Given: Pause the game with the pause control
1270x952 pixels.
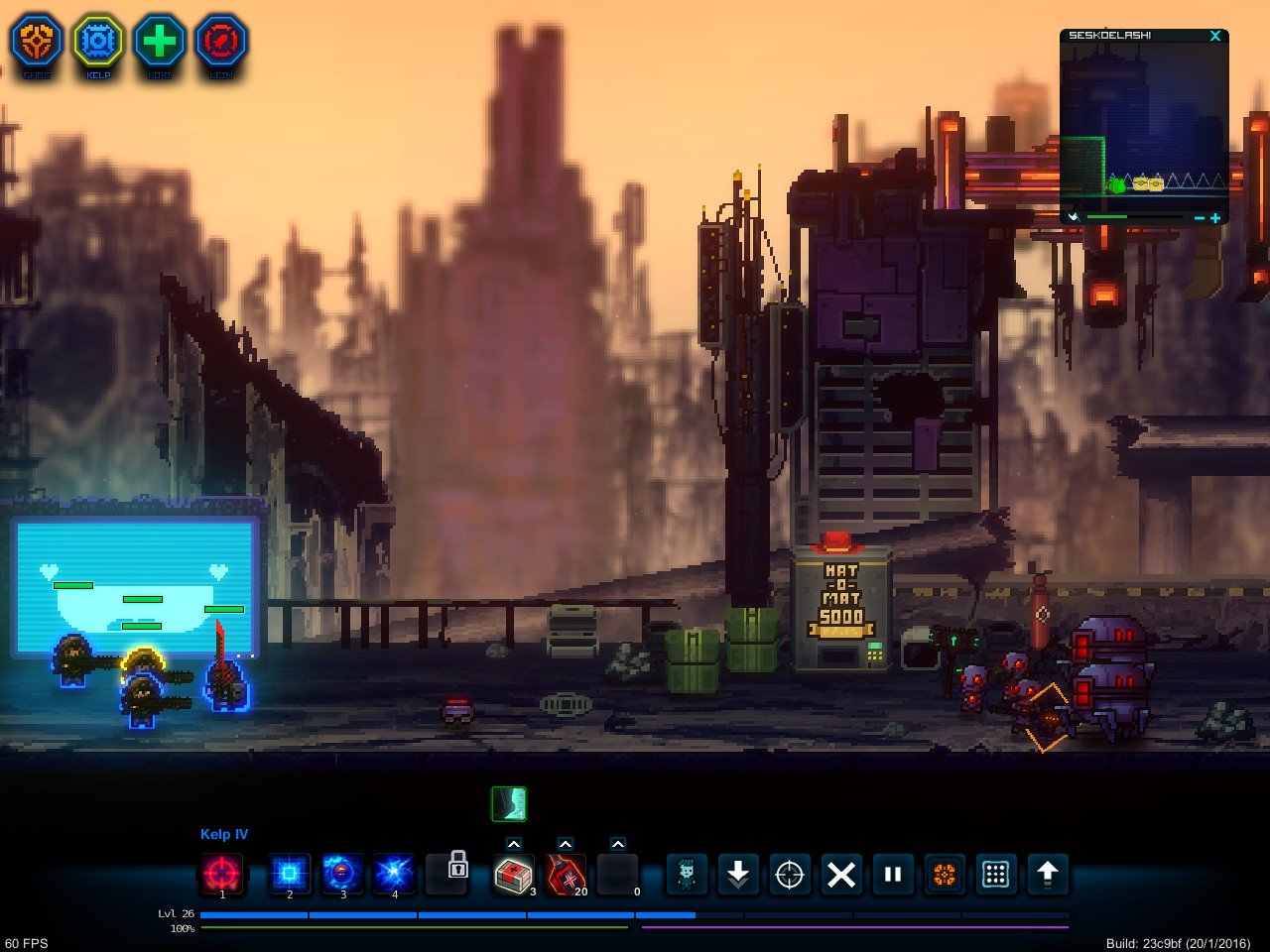Looking at the screenshot, I should click(x=892, y=875).
